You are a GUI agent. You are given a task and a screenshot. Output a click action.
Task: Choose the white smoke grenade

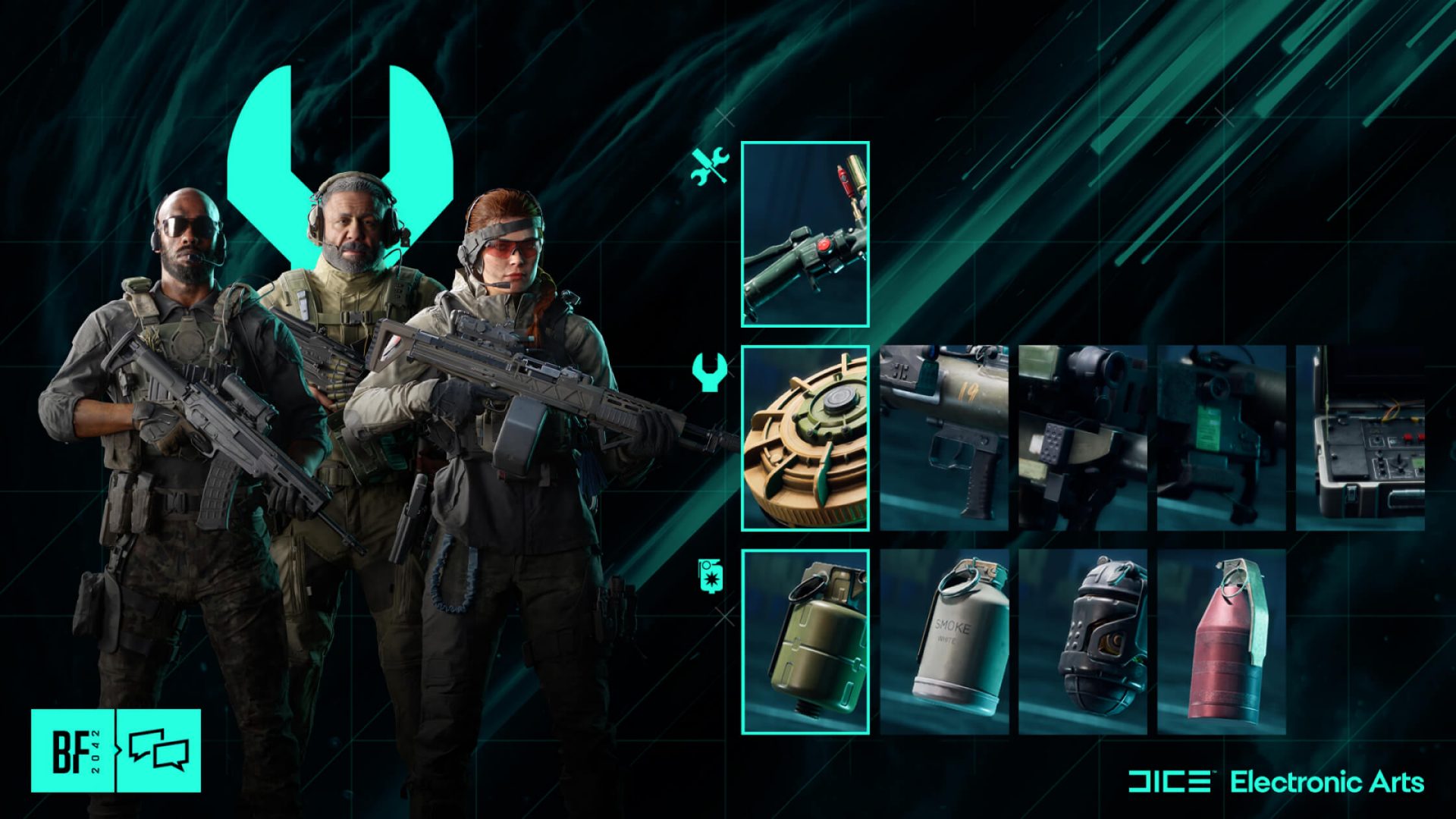click(944, 642)
